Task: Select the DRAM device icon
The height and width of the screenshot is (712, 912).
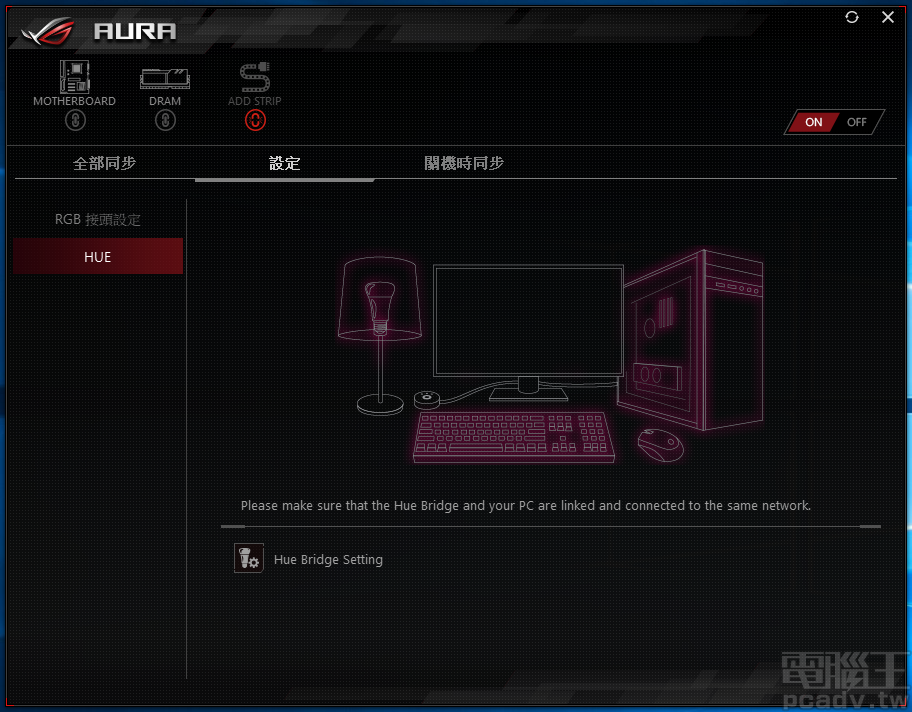Action: coord(165,77)
